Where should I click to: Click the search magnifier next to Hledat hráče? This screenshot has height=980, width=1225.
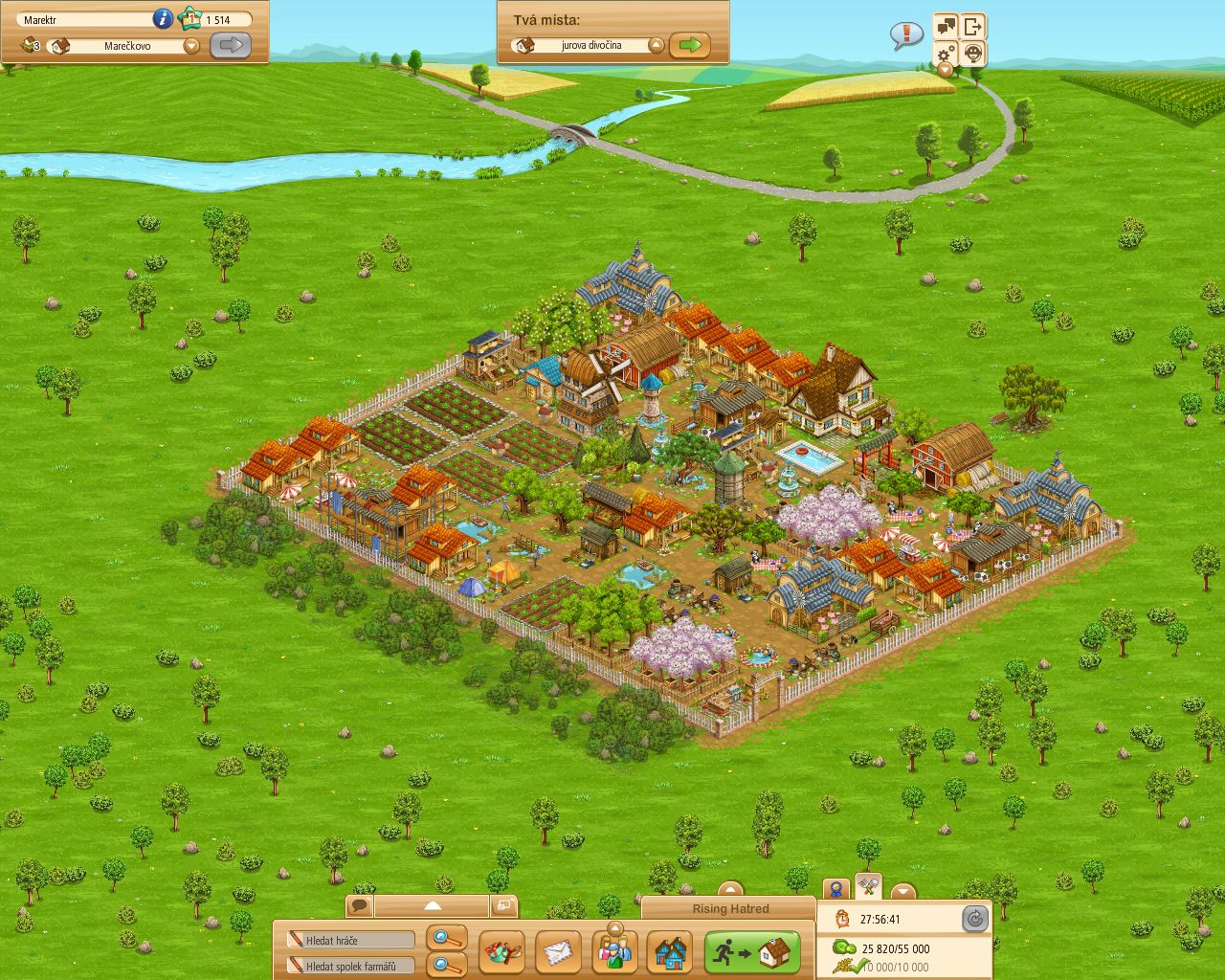point(443,939)
